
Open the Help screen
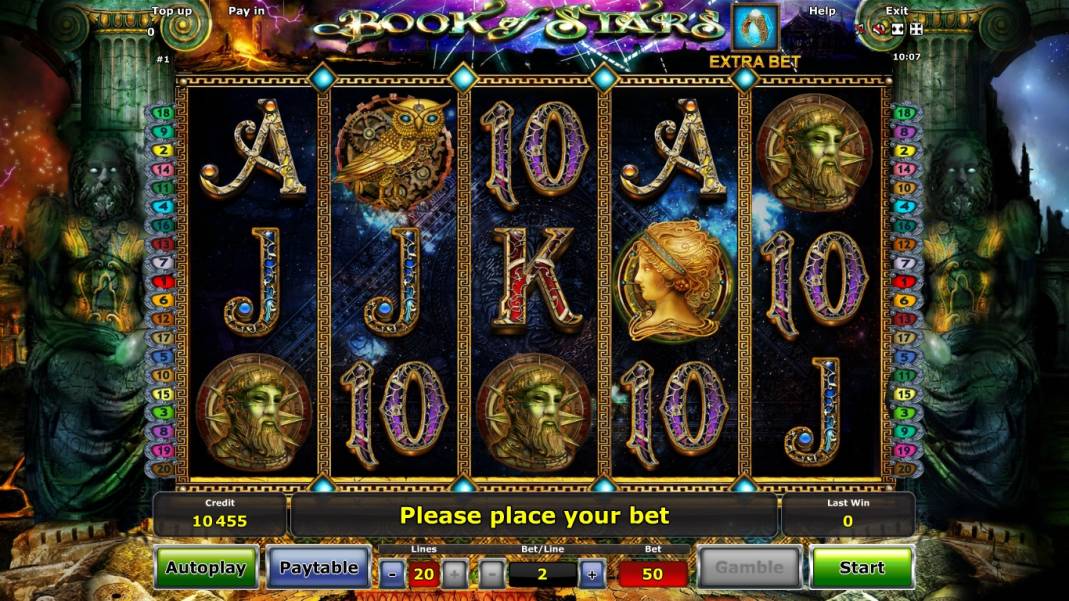[822, 11]
